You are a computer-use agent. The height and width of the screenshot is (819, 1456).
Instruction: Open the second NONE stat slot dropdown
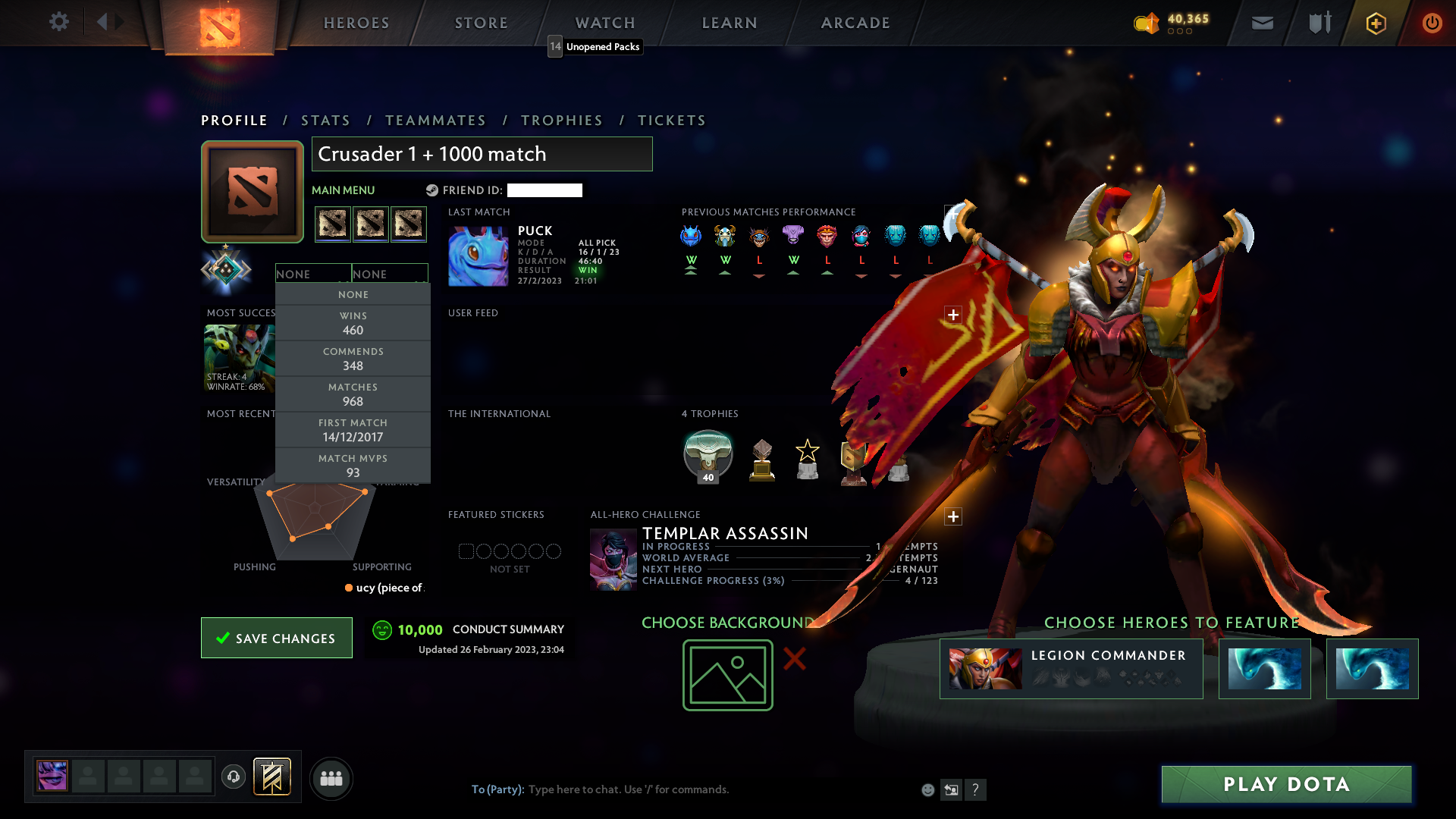(390, 273)
